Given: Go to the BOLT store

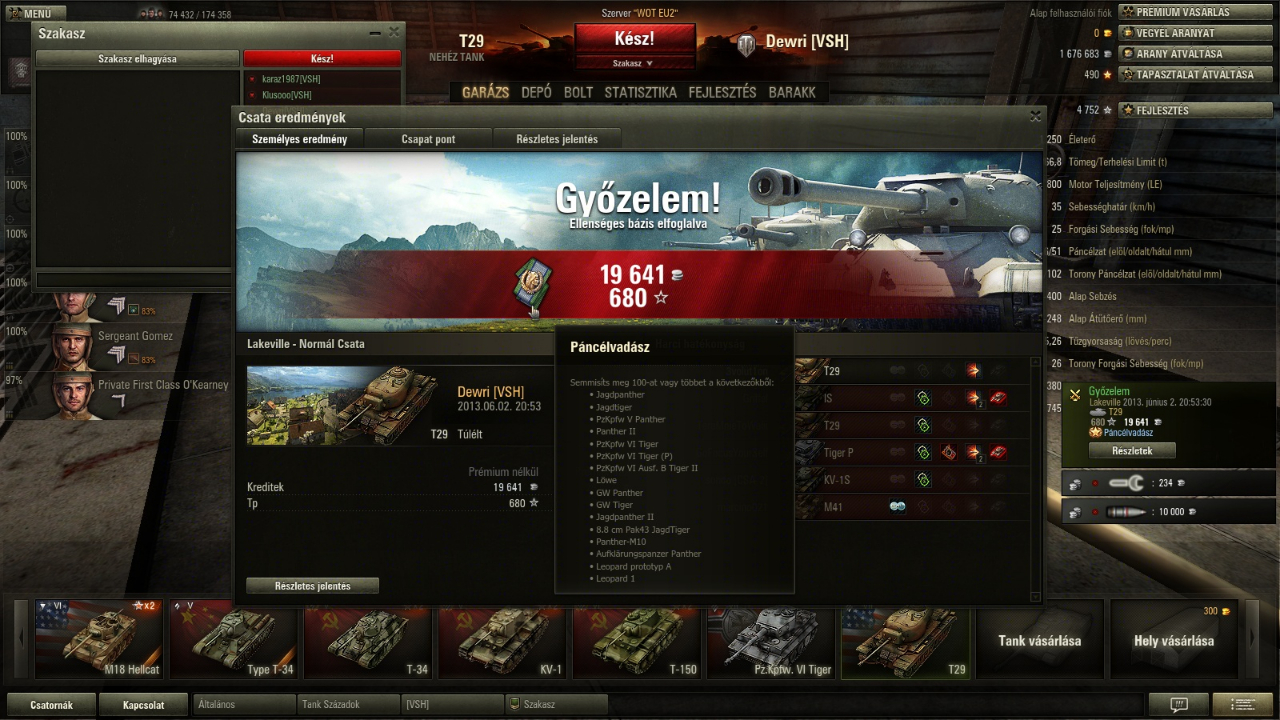Looking at the screenshot, I should (578, 92).
